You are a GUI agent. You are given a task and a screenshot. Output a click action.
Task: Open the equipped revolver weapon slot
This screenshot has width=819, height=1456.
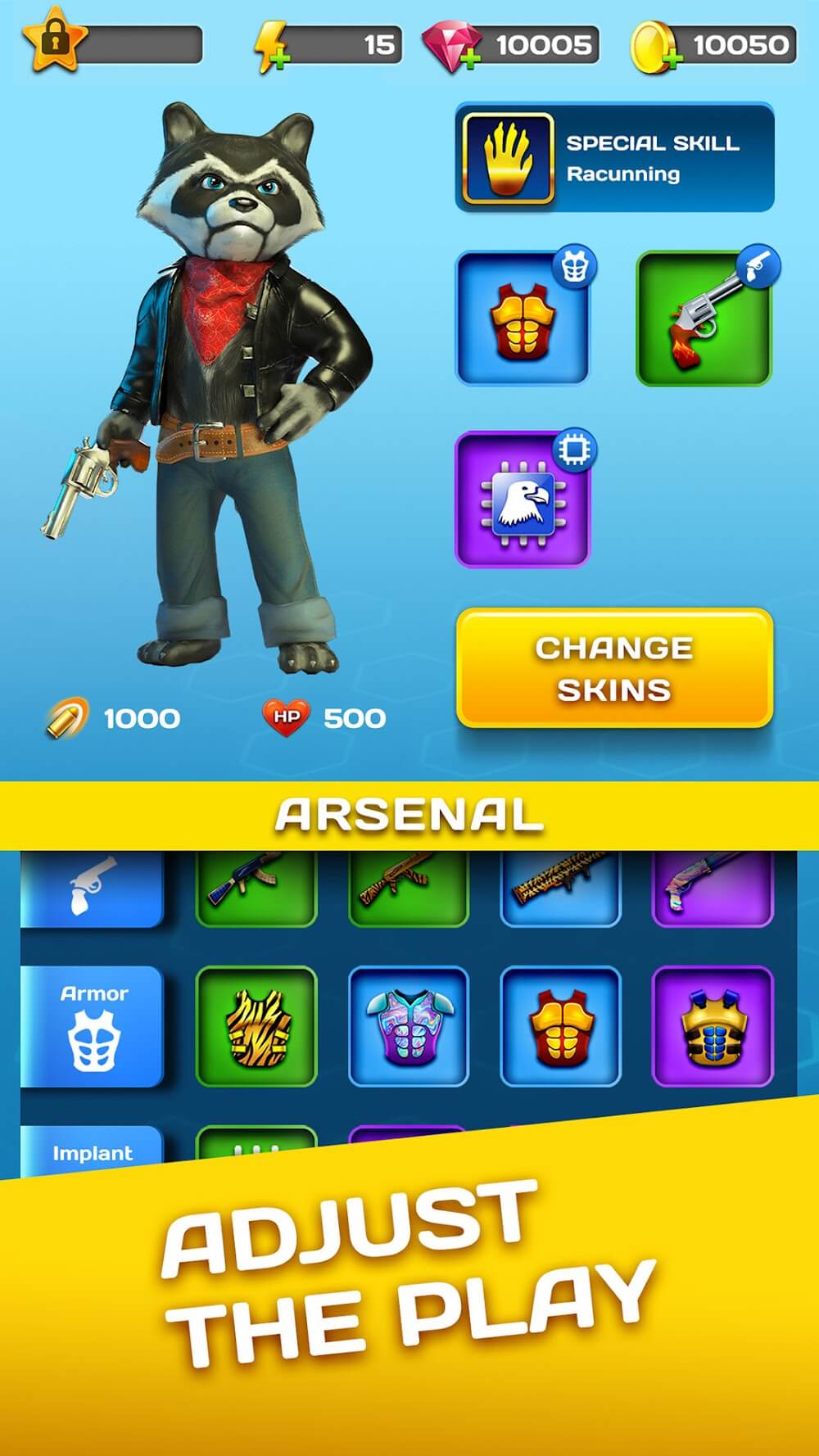pyautogui.click(x=704, y=318)
